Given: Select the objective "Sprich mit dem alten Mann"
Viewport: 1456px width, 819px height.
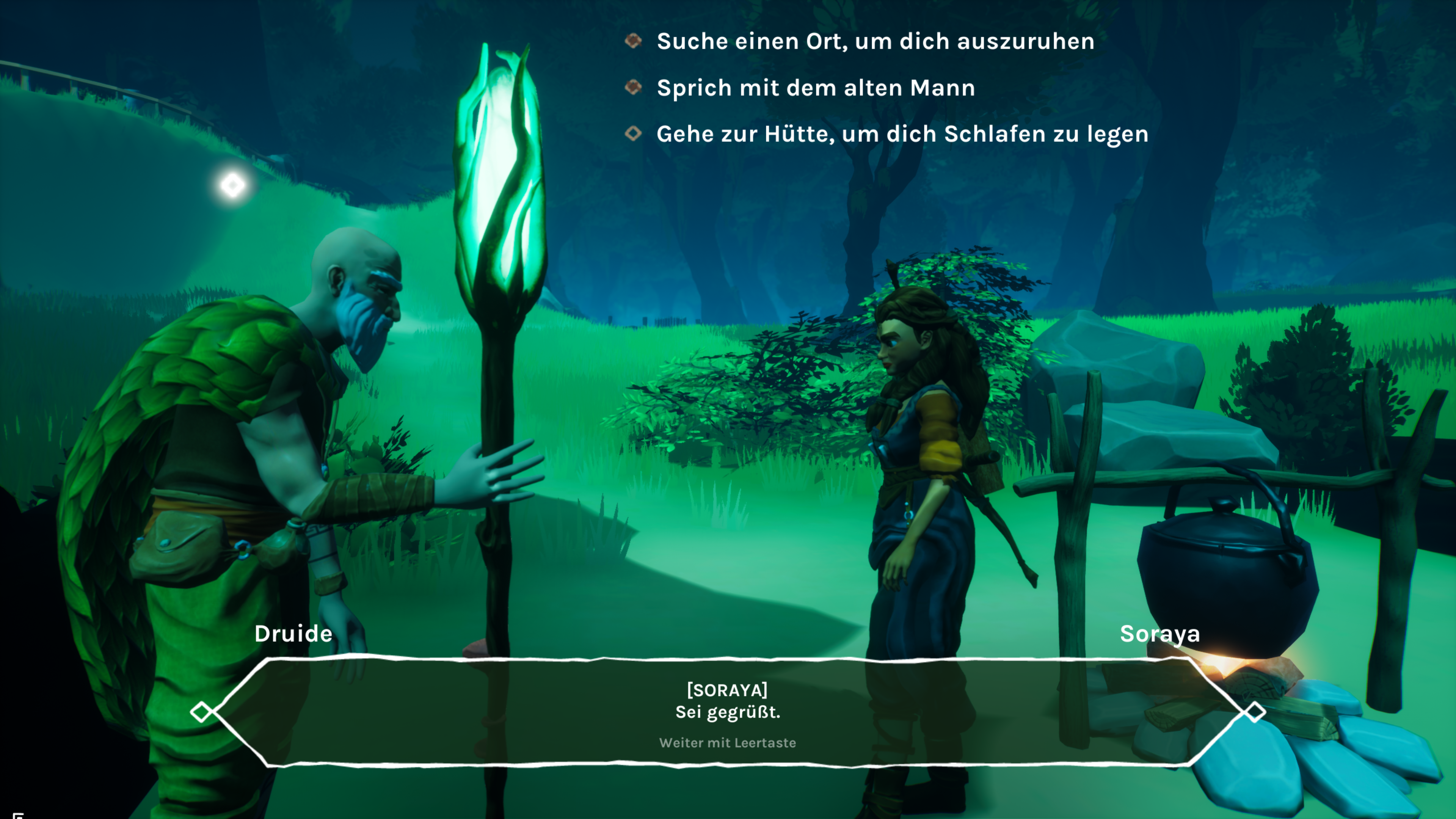Looking at the screenshot, I should (x=815, y=88).
